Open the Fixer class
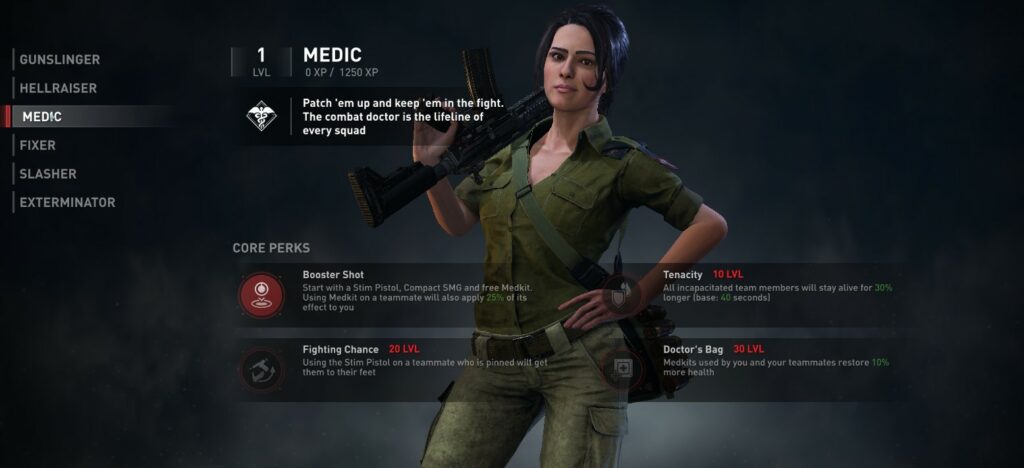Screen dimensions: 1024x468 pos(37,145)
